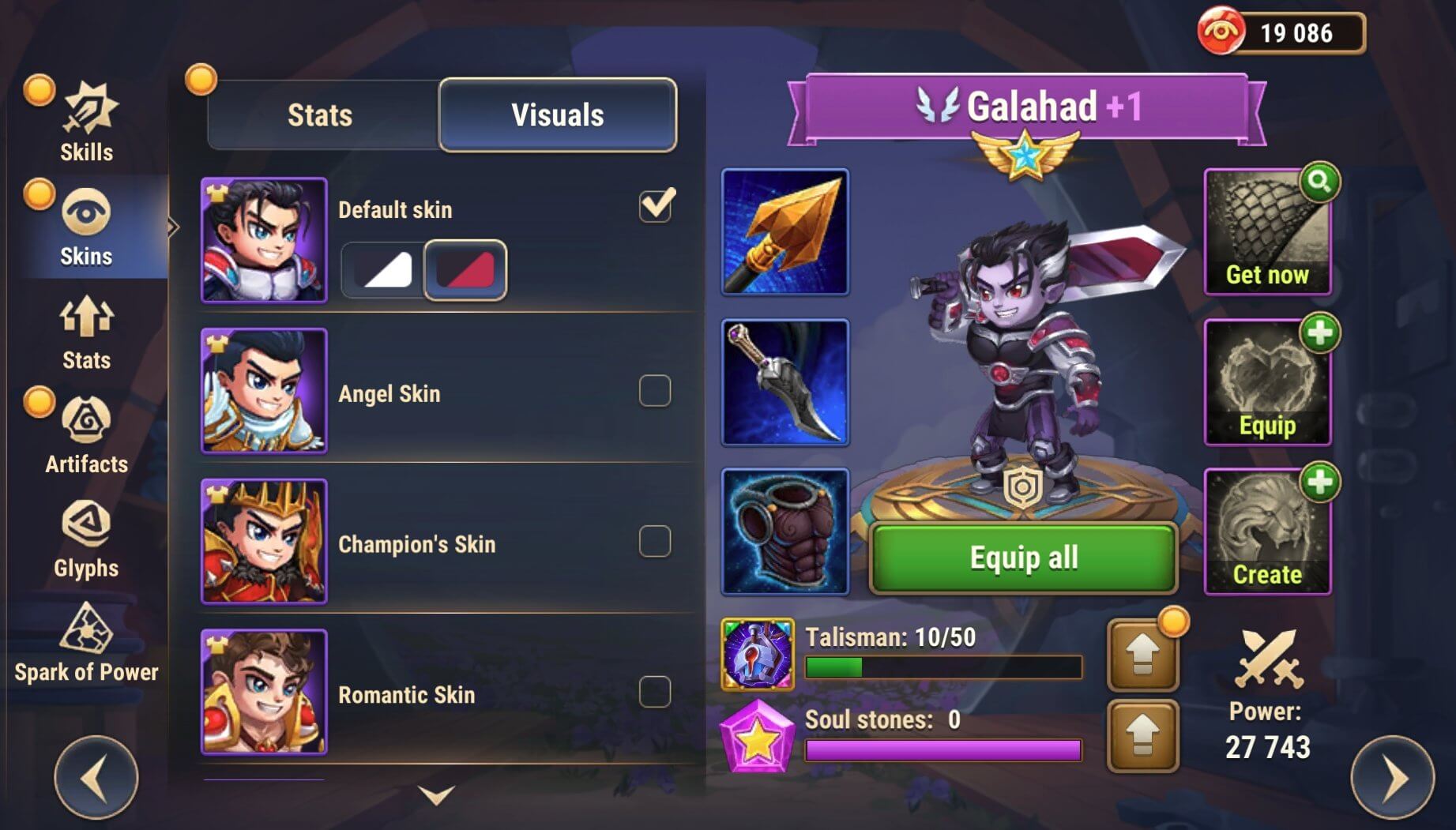
Task: Get the chainmail item via Get now
Action: click(1267, 232)
